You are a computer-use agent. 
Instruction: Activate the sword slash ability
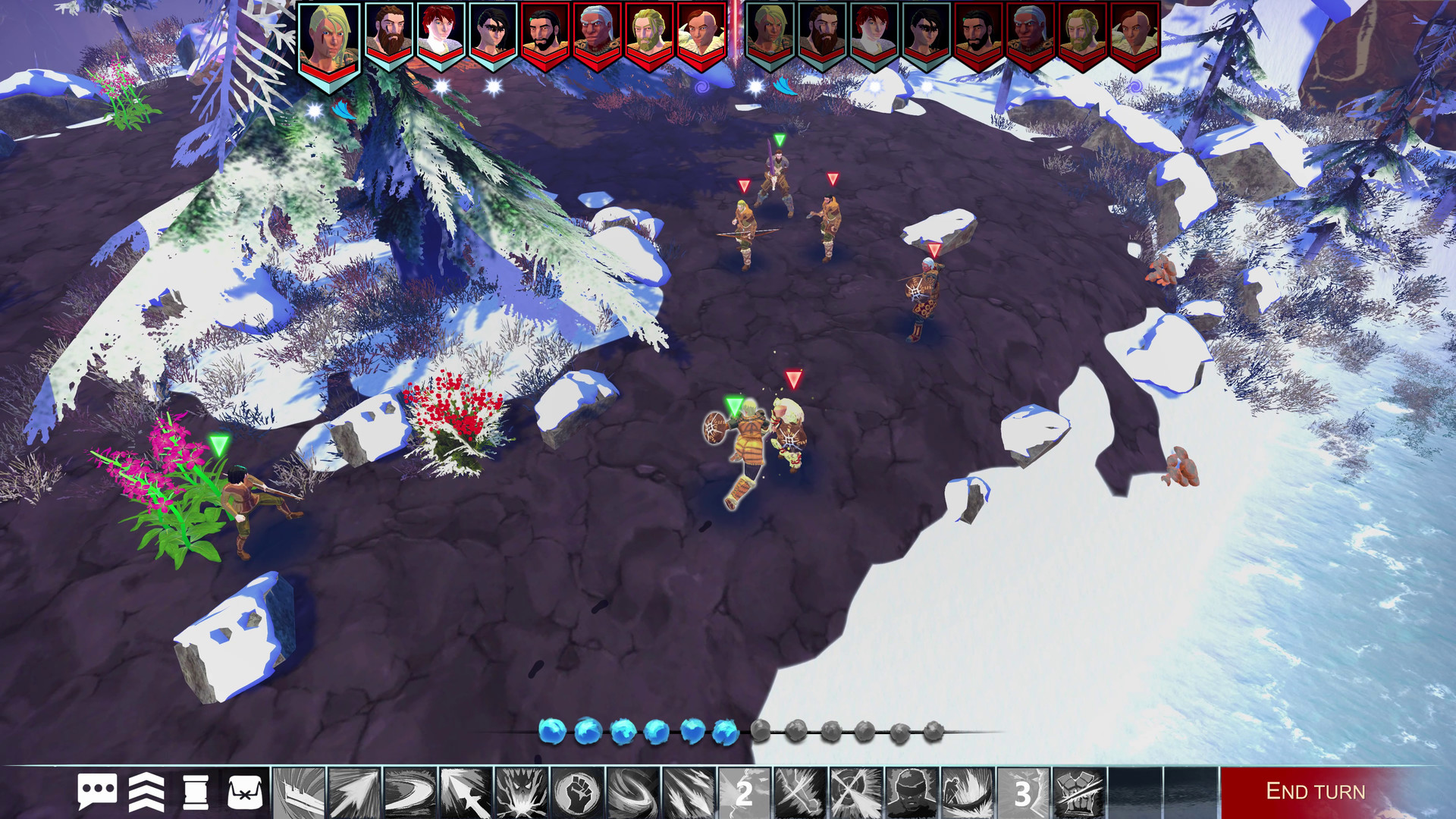[x=299, y=793]
